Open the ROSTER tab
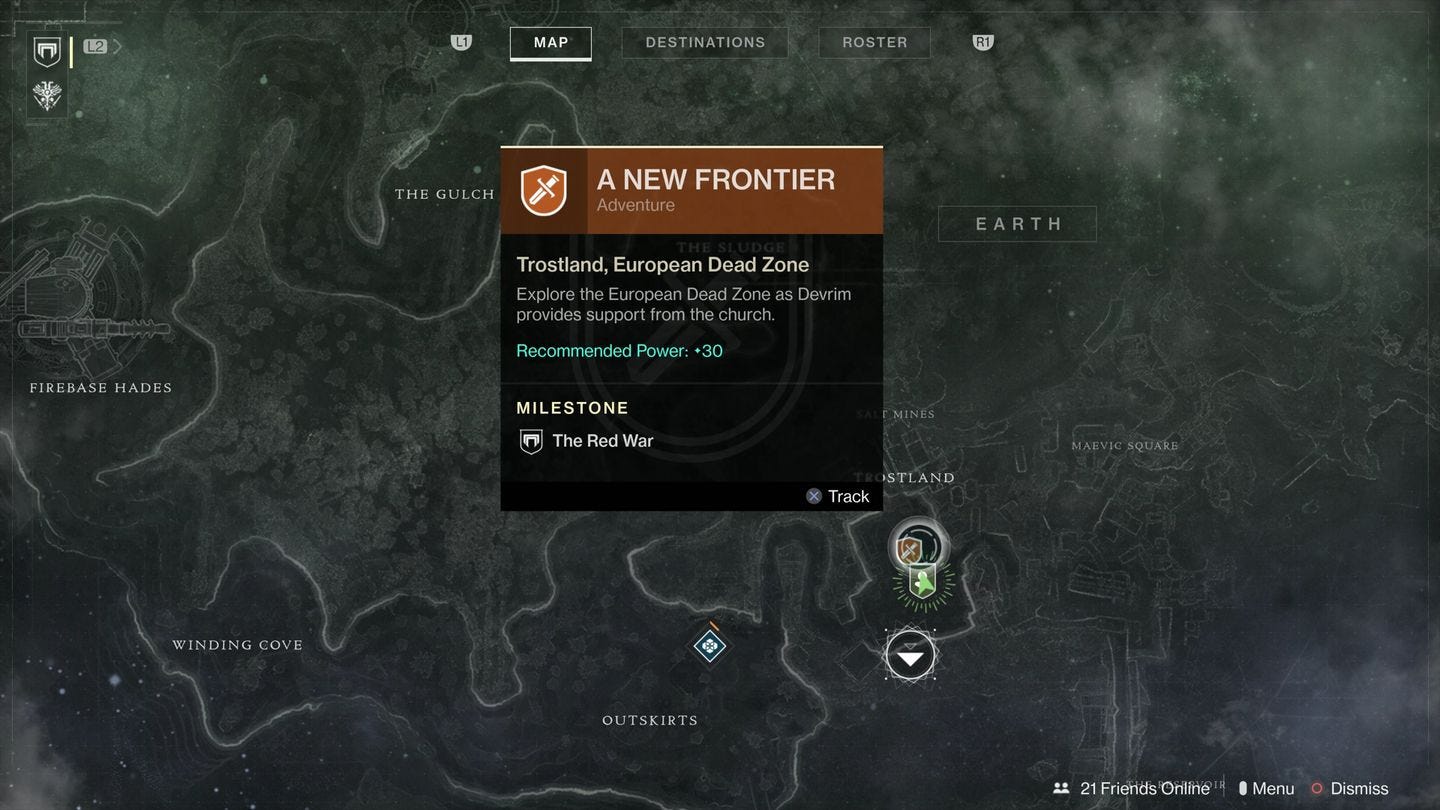The width and height of the screenshot is (1440, 810). [874, 42]
